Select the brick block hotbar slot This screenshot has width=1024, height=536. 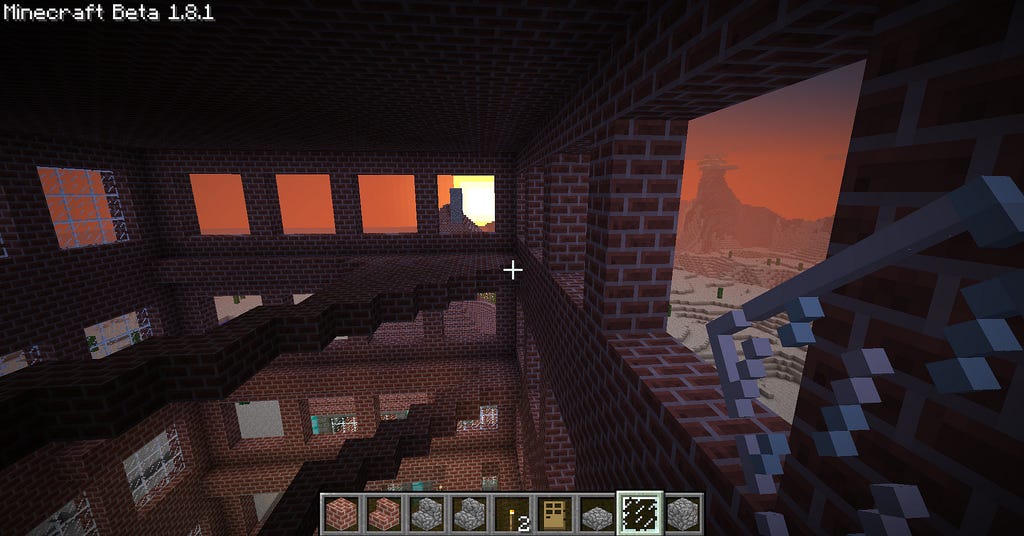point(339,512)
